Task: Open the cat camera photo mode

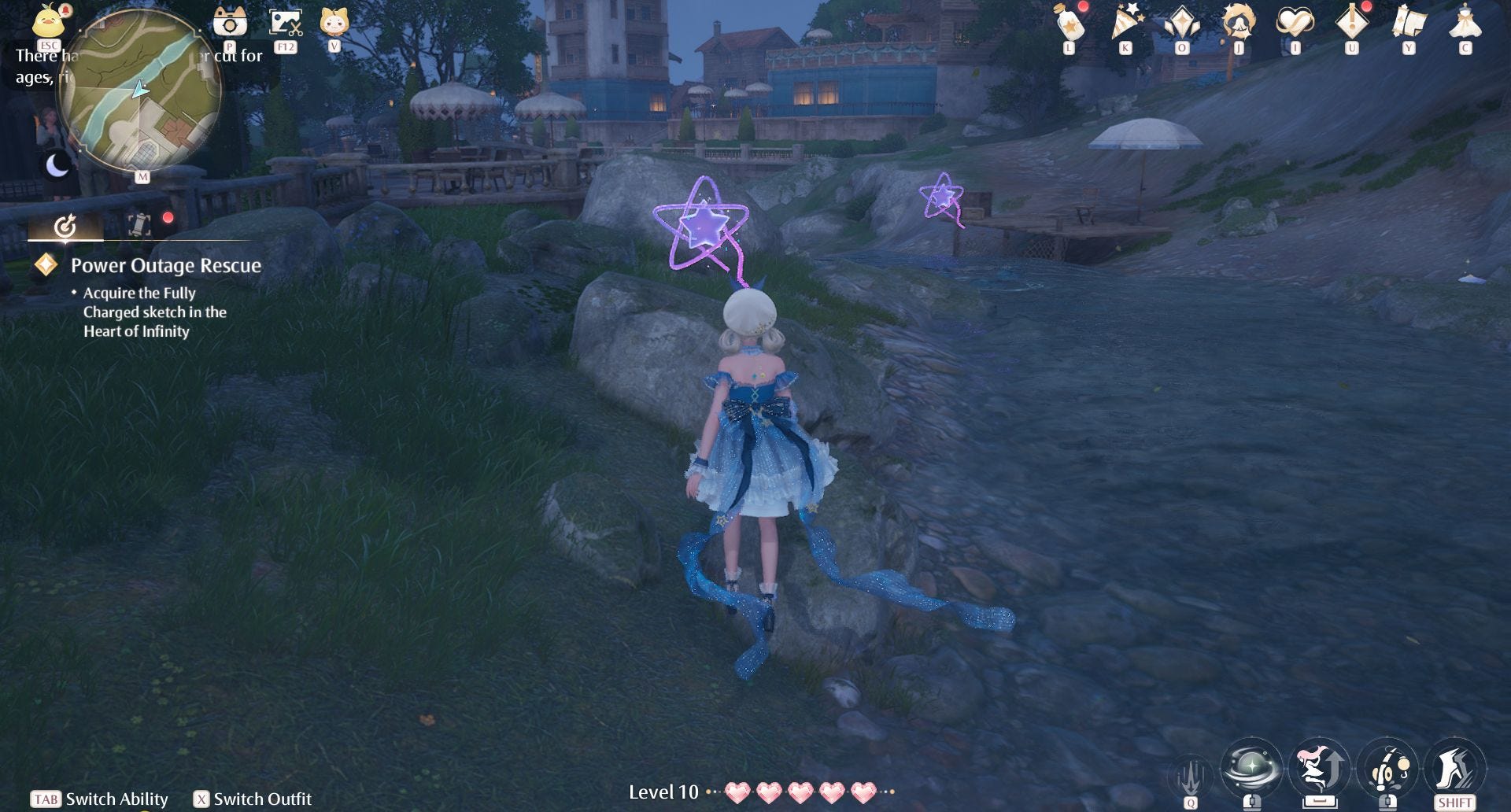Action: [x=231, y=21]
